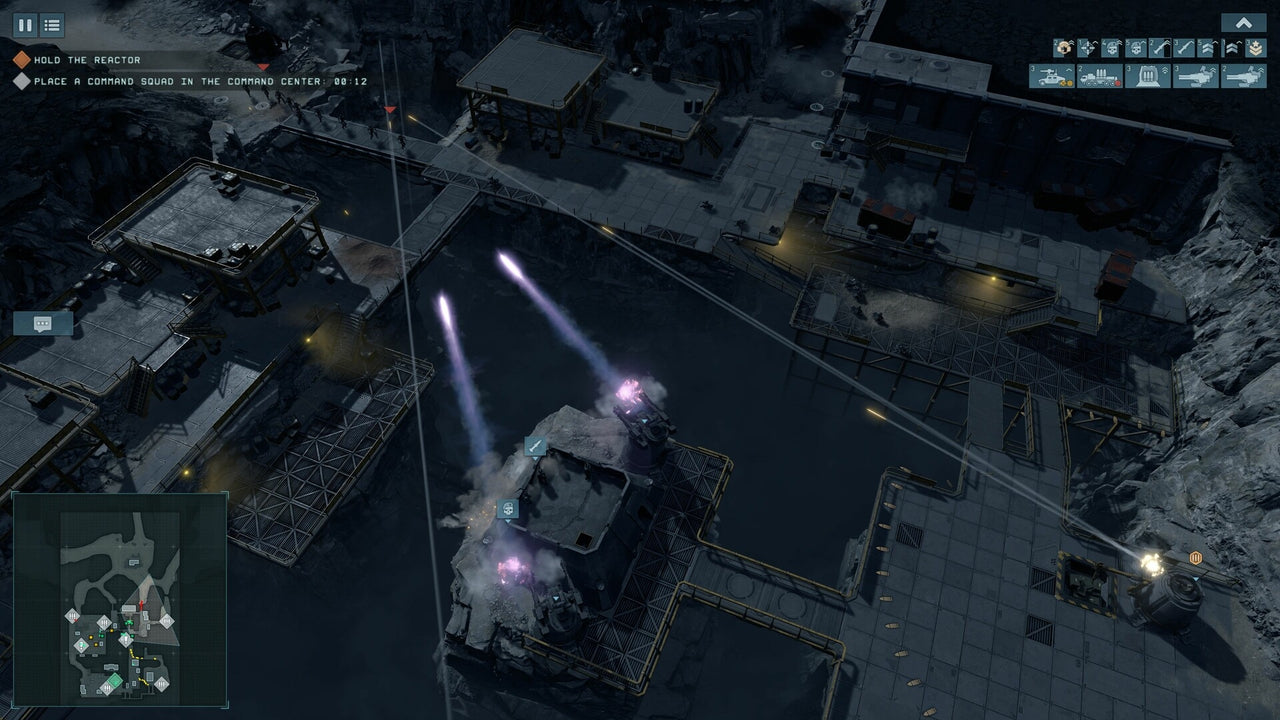Click the sergeant star rank badge
Screen dimensions: 1280x720
tap(1256, 50)
